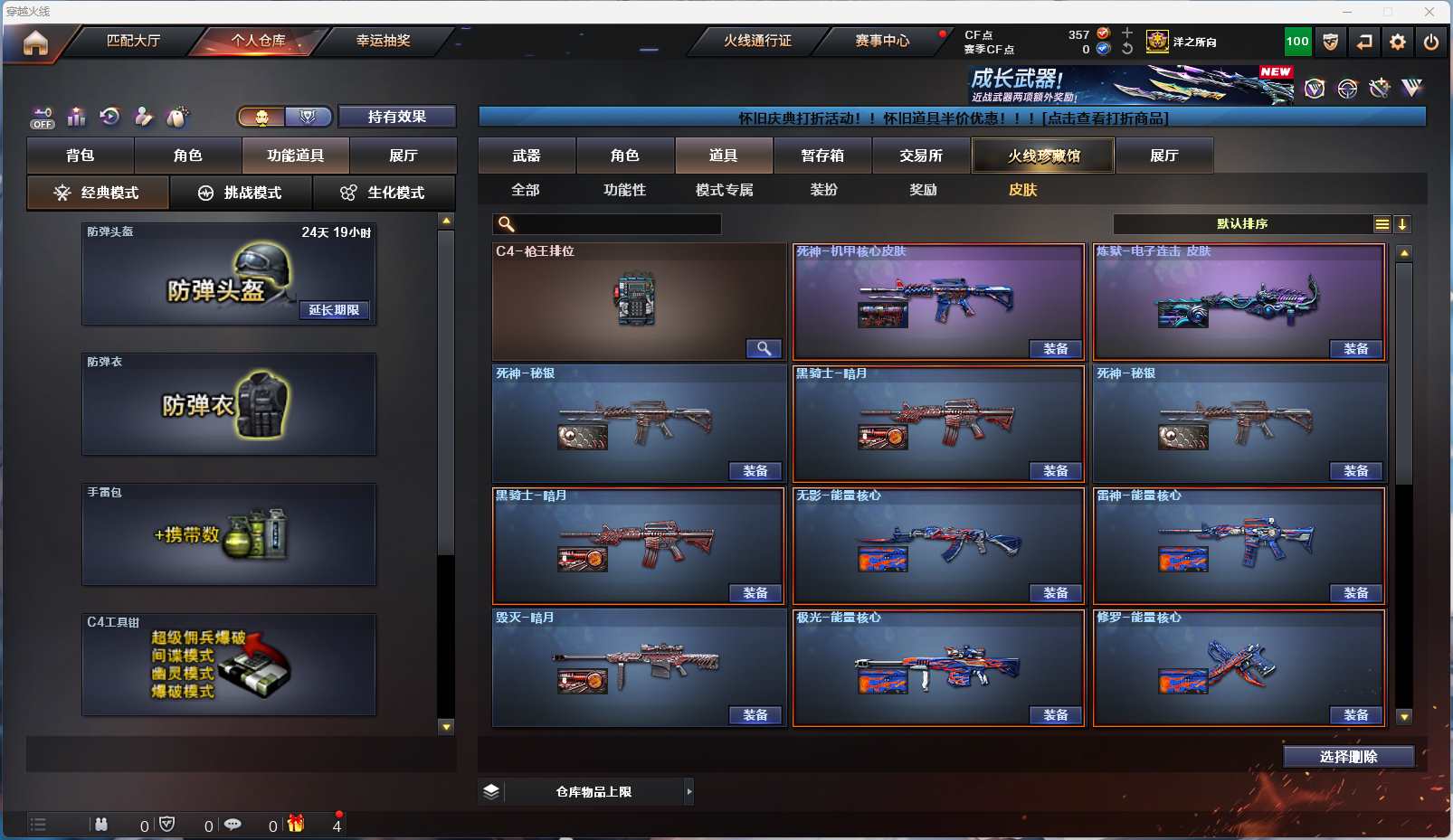The image size is (1453, 840).
Task: Choose the 功能性 sub-filter
Action: (624, 190)
